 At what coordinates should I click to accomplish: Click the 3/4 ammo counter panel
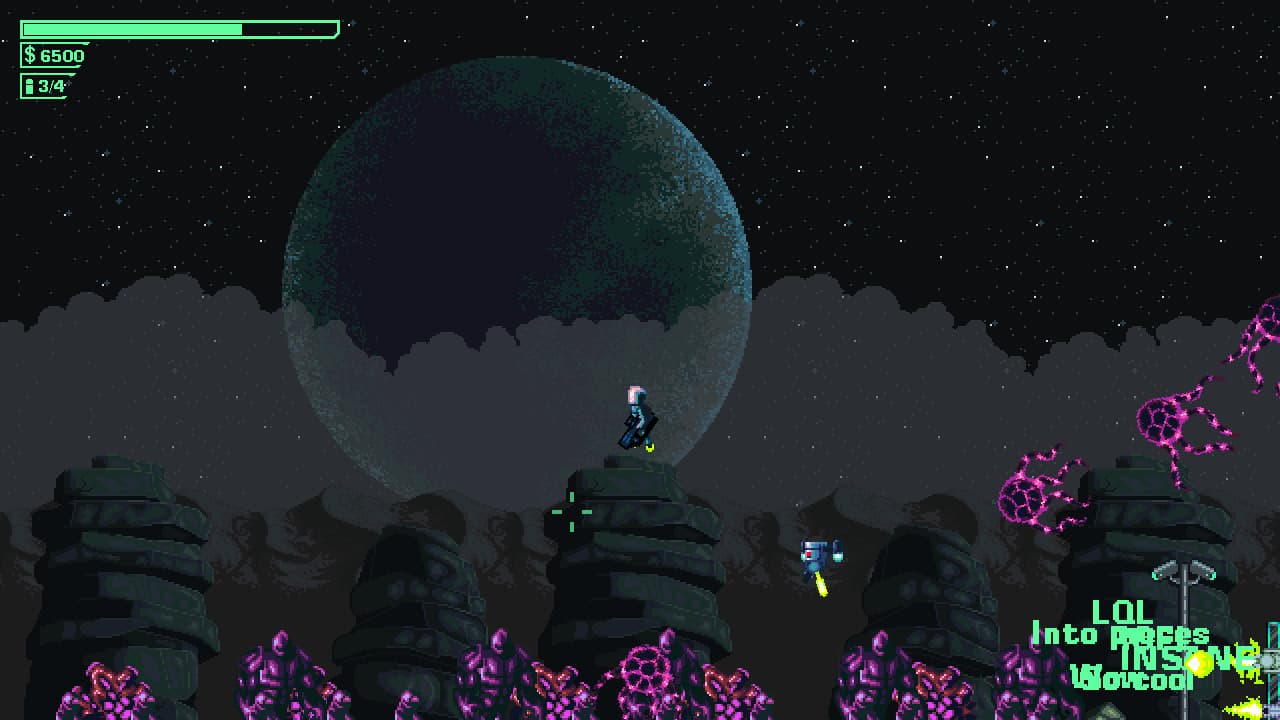coord(50,87)
